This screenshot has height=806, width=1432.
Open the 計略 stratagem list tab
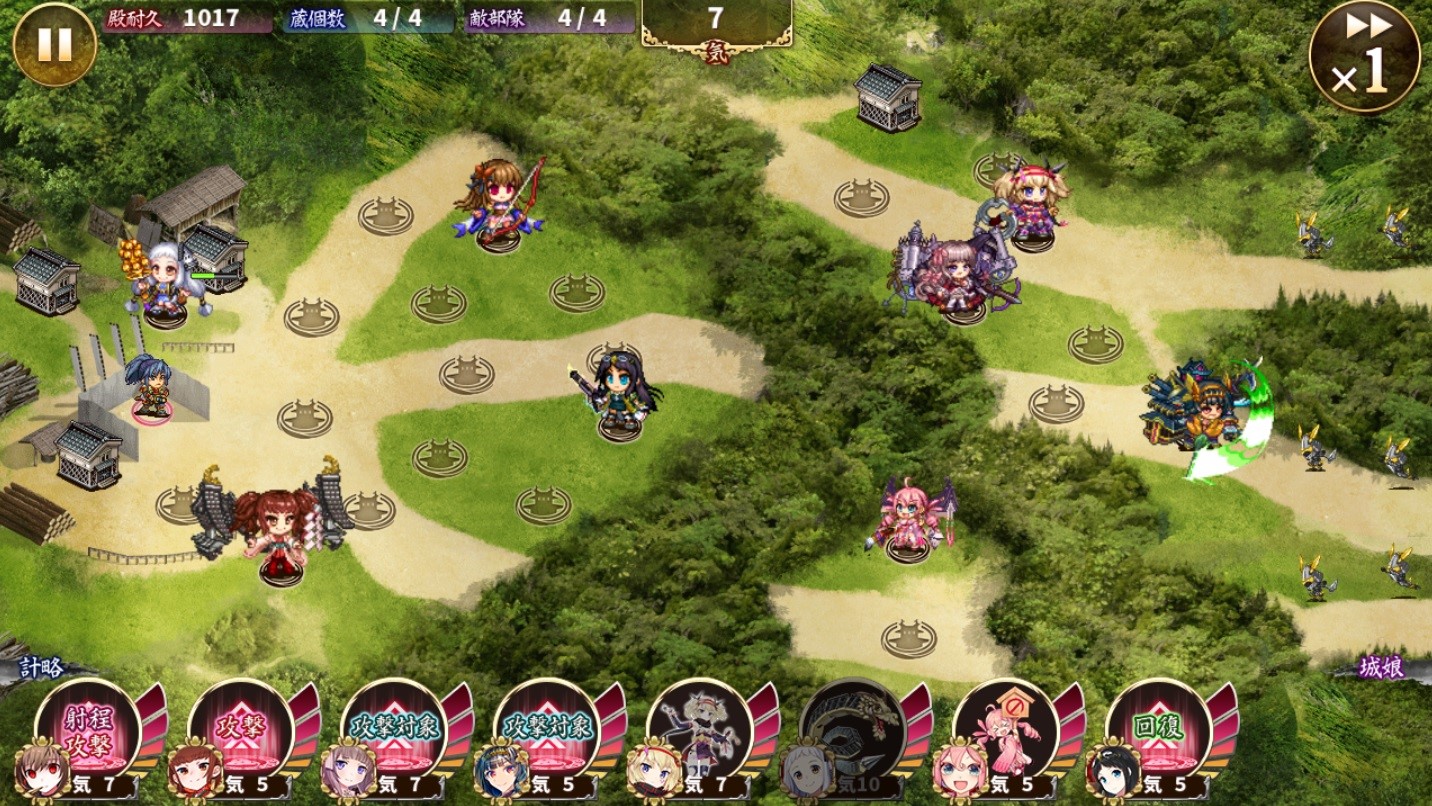[x=42, y=668]
